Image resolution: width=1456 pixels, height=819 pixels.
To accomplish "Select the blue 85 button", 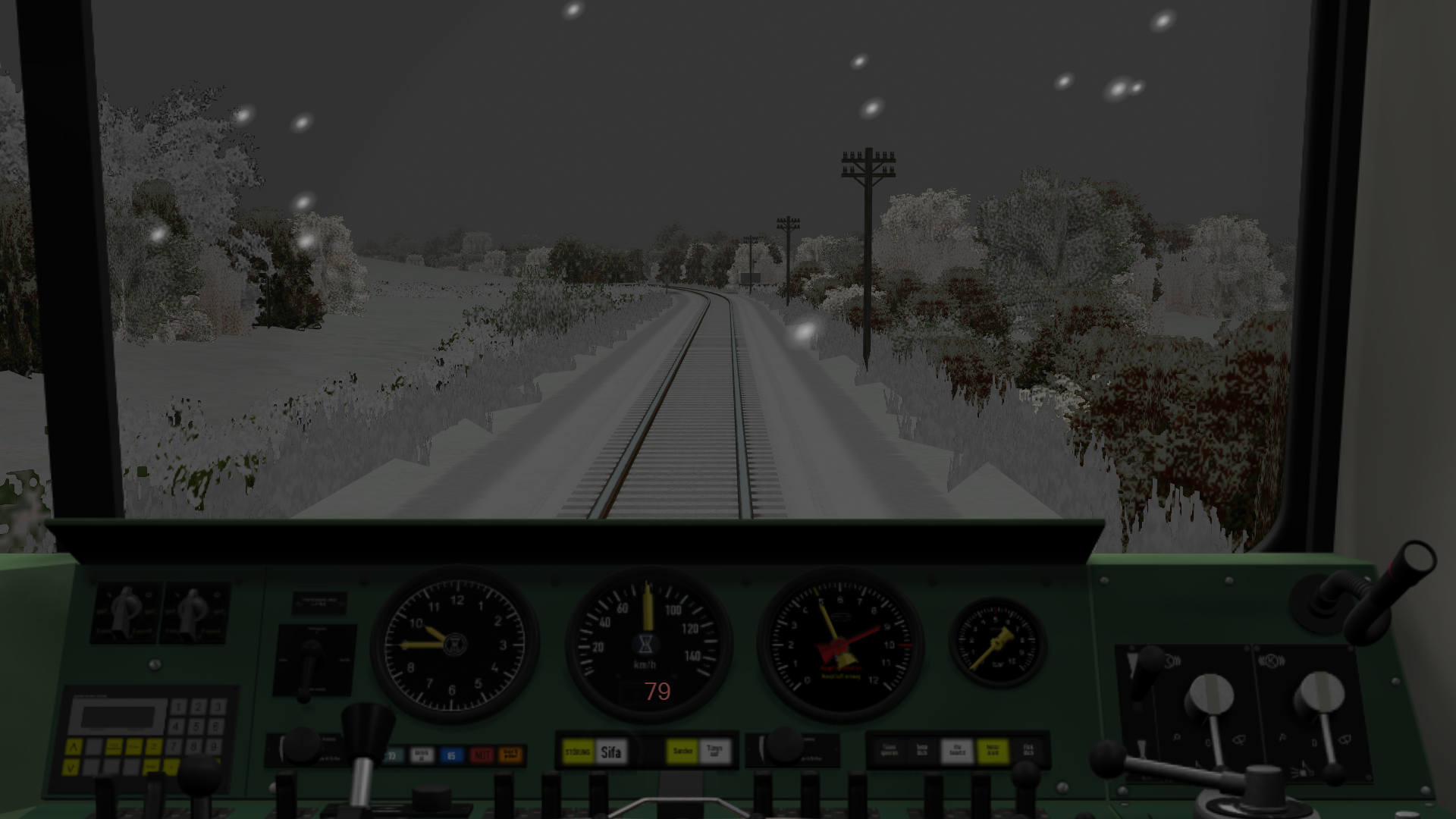I will coord(451,755).
